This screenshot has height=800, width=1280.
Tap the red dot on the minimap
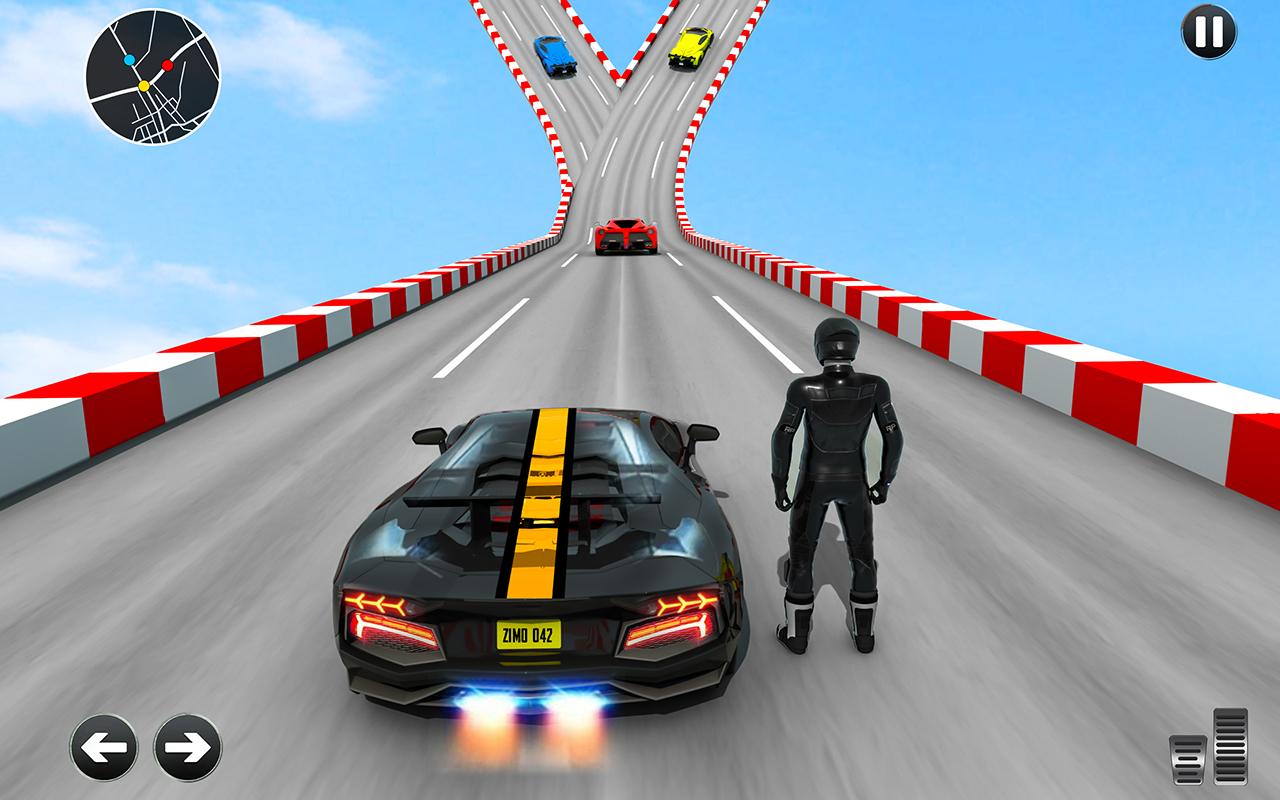[x=168, y=65]
